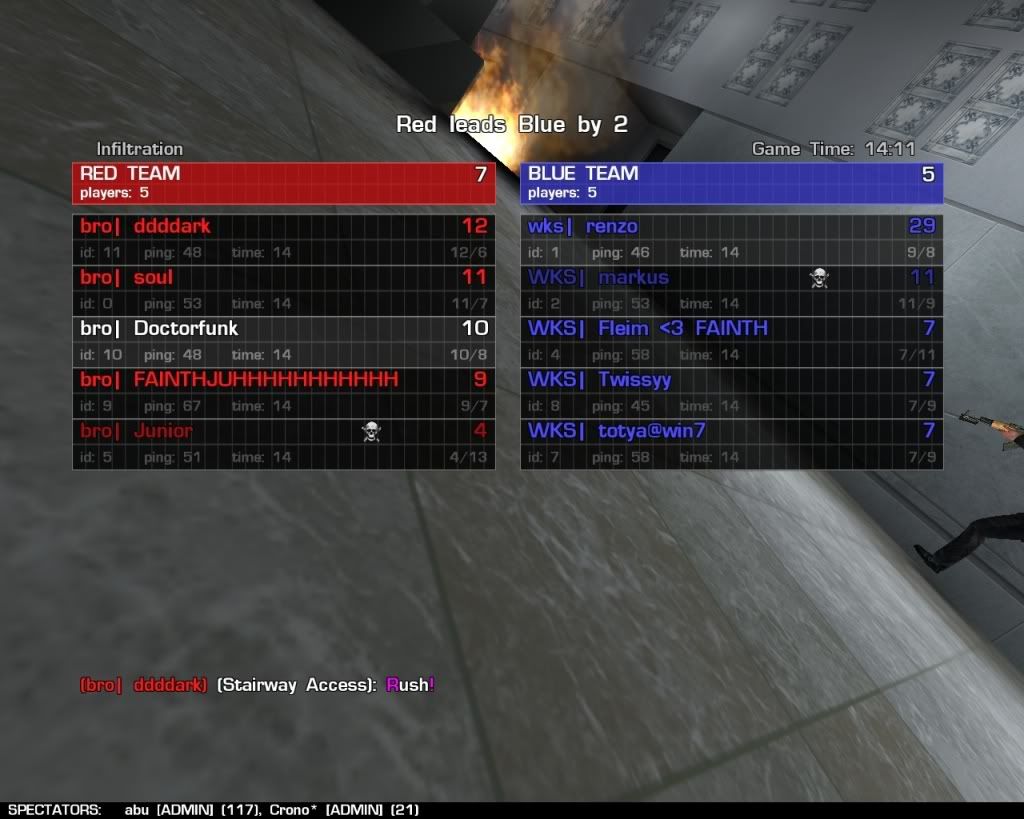The width and height of the screenshot is (1024, 819).
Task: Select the bro| FAINTHJUHHHHHHHHHHHH row
Action: click(283, 392)
